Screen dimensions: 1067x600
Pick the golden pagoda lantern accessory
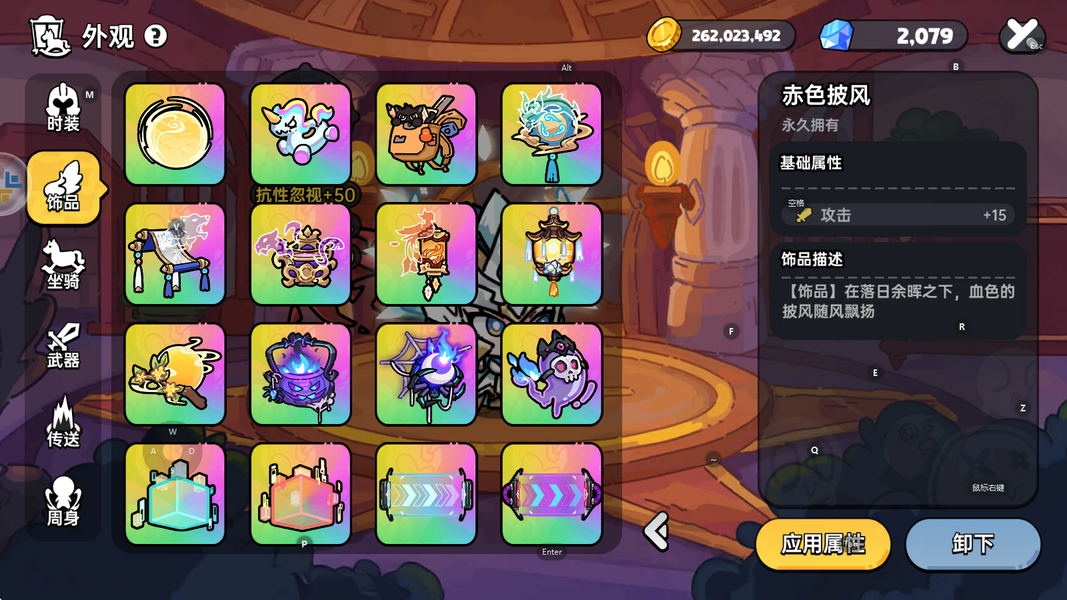tap(552, 254)
